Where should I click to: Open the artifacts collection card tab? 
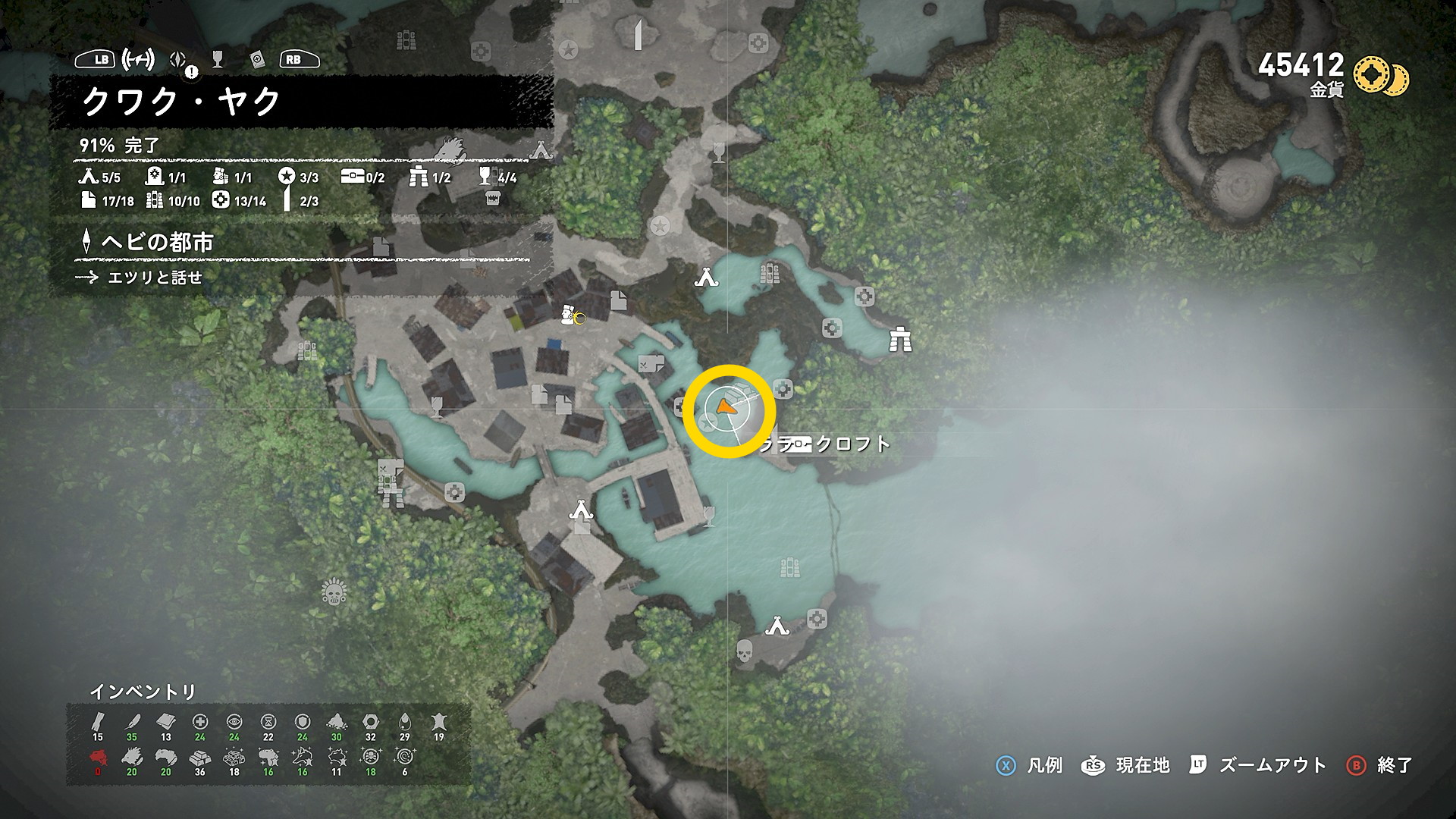tap(257, 60)
